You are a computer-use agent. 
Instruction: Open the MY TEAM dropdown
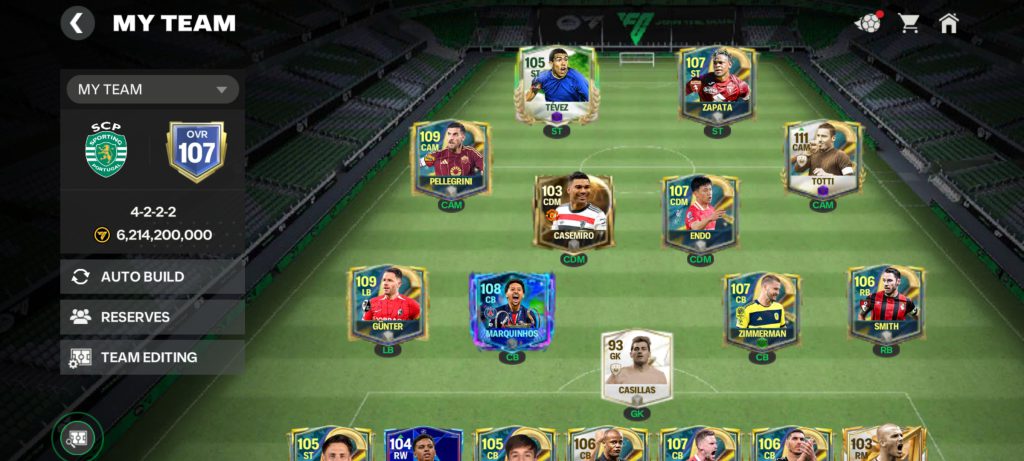coord(153,89)
